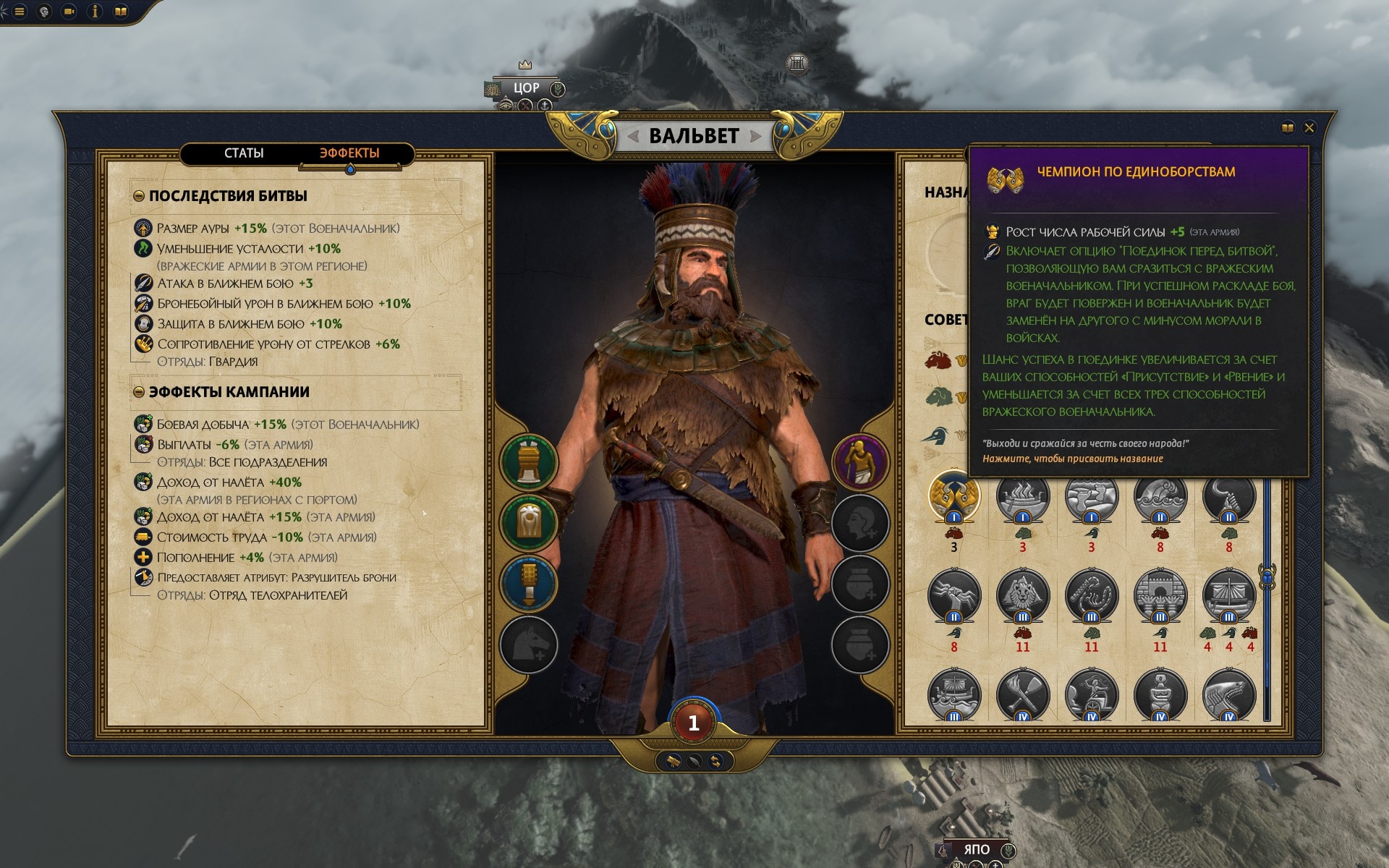Select the crossed torch and paddle title
Screen dimensions: 1389x868
pyautogui.click(x=1022, y=693)
